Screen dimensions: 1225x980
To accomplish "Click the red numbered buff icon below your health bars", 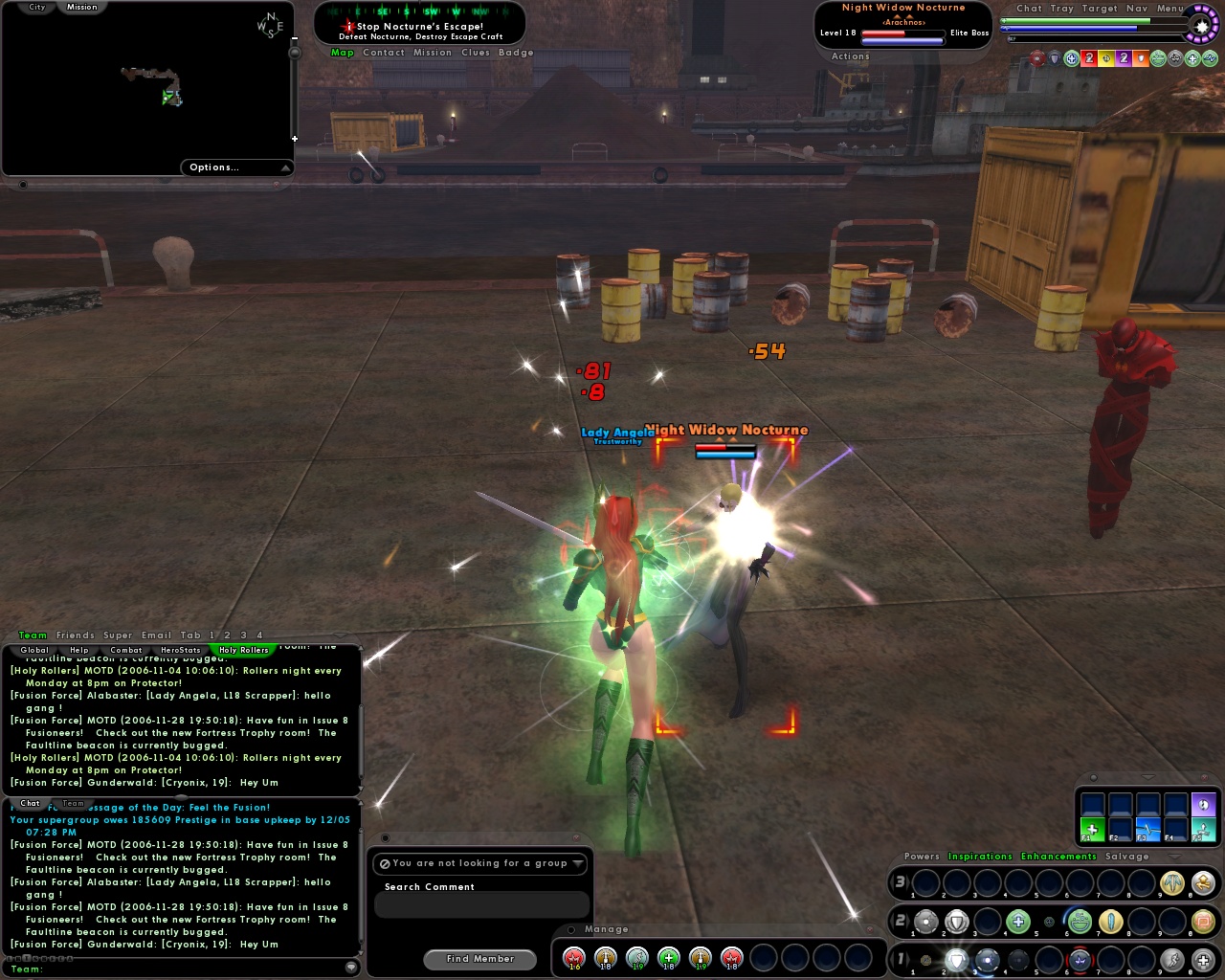I will point(1088,58).
